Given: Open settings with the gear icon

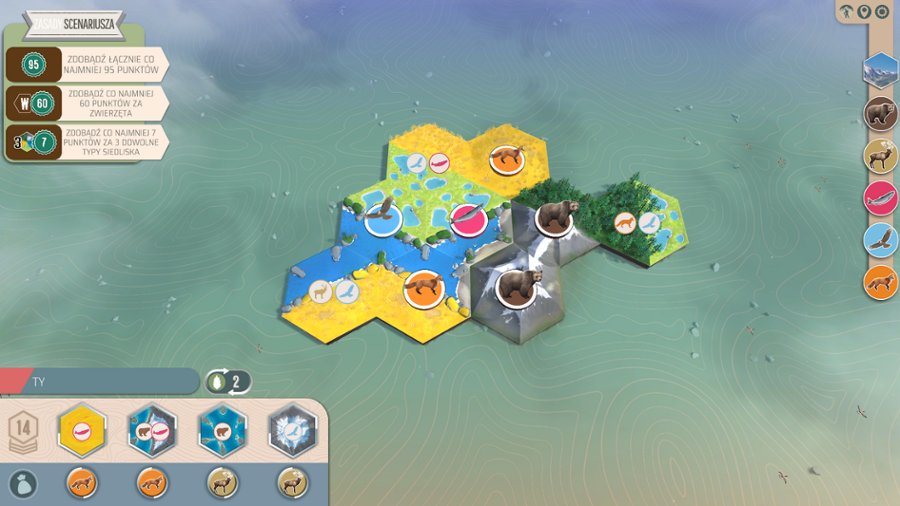Looking at the screenshot, I should point(882,12).
